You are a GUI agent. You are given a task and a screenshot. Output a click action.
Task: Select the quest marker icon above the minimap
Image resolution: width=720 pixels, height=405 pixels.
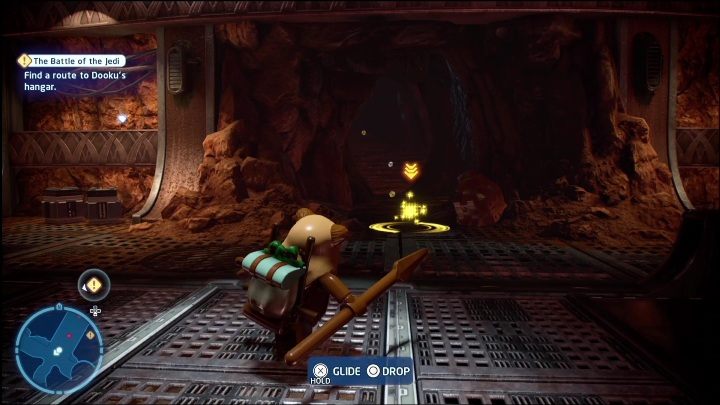(x=94, y=286)
